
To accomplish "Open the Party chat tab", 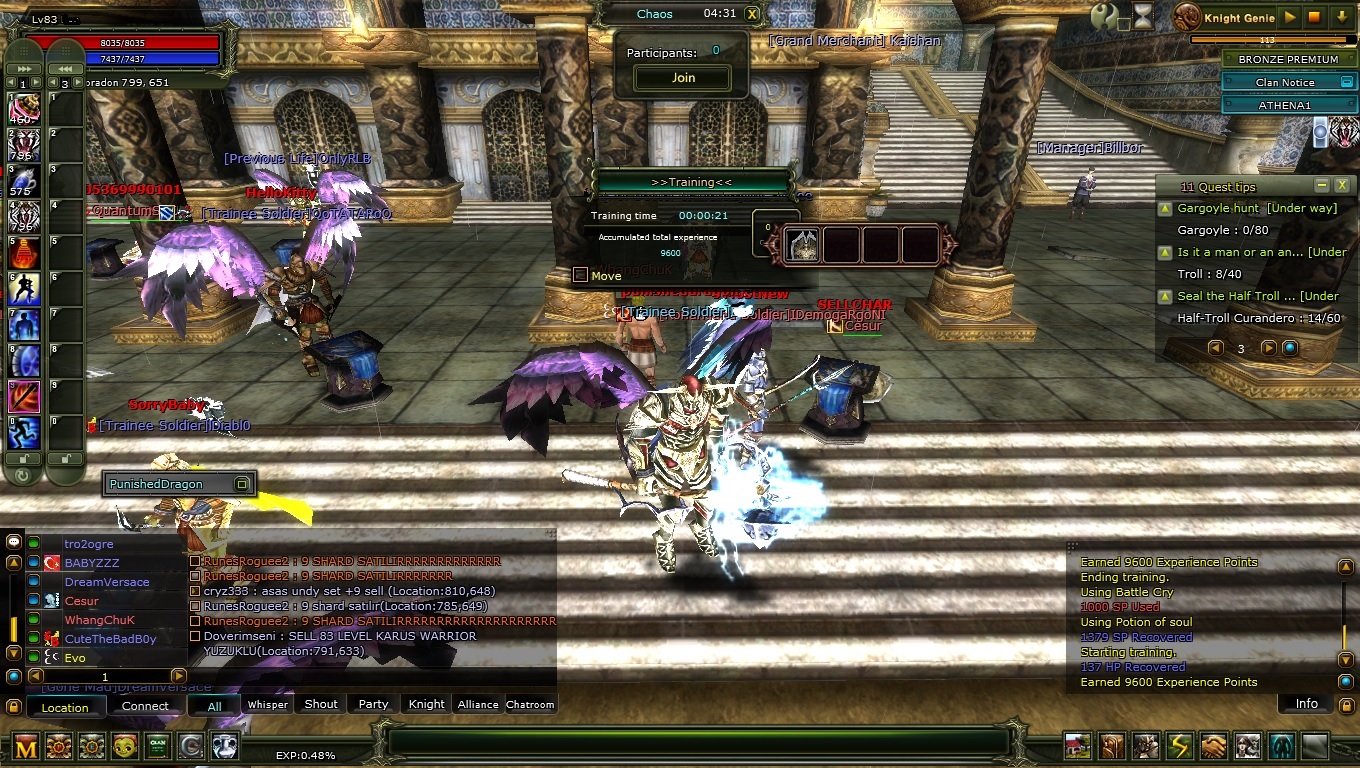I will (373, 705).
